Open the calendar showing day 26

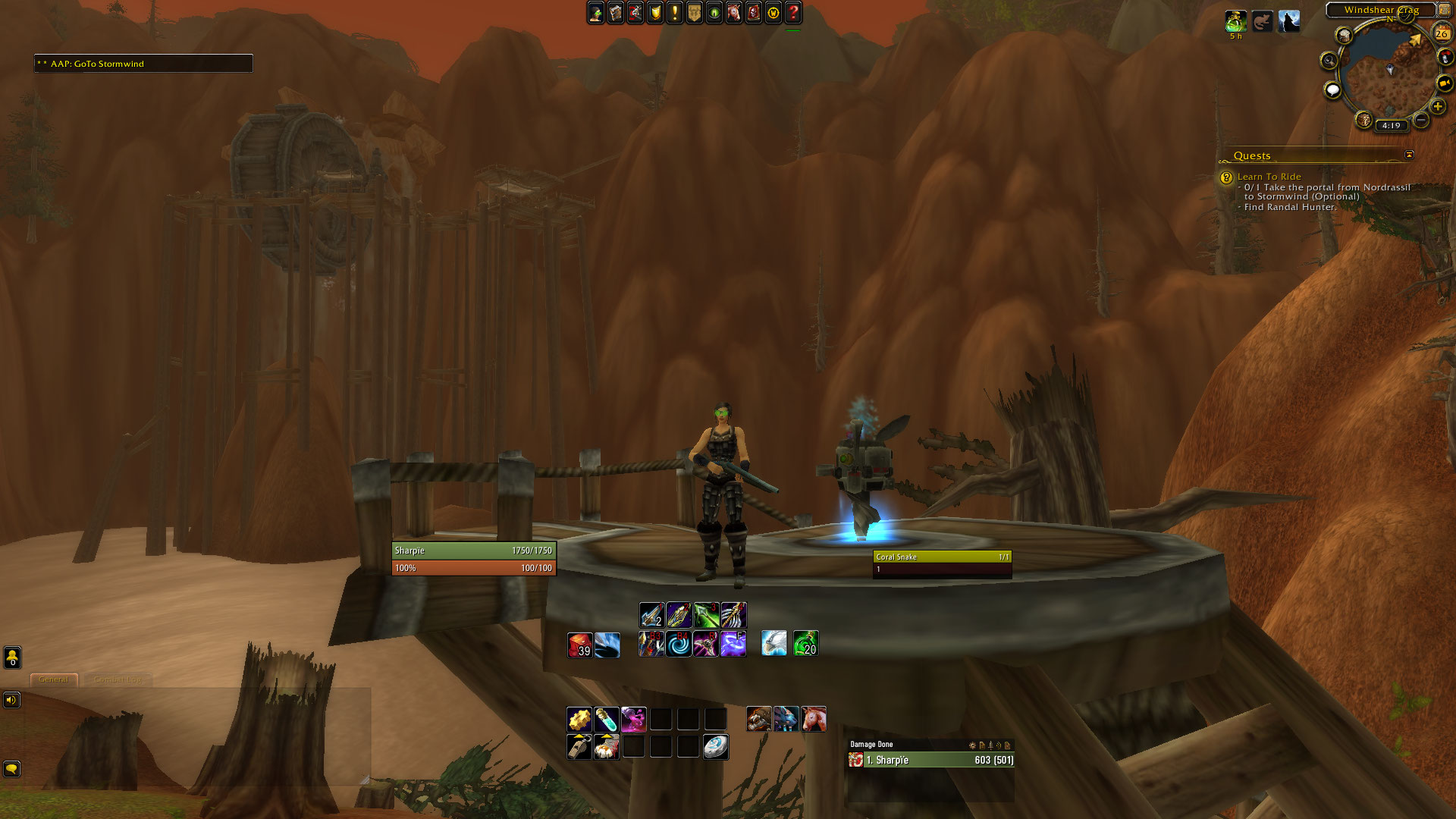[x=1442, y=33]
